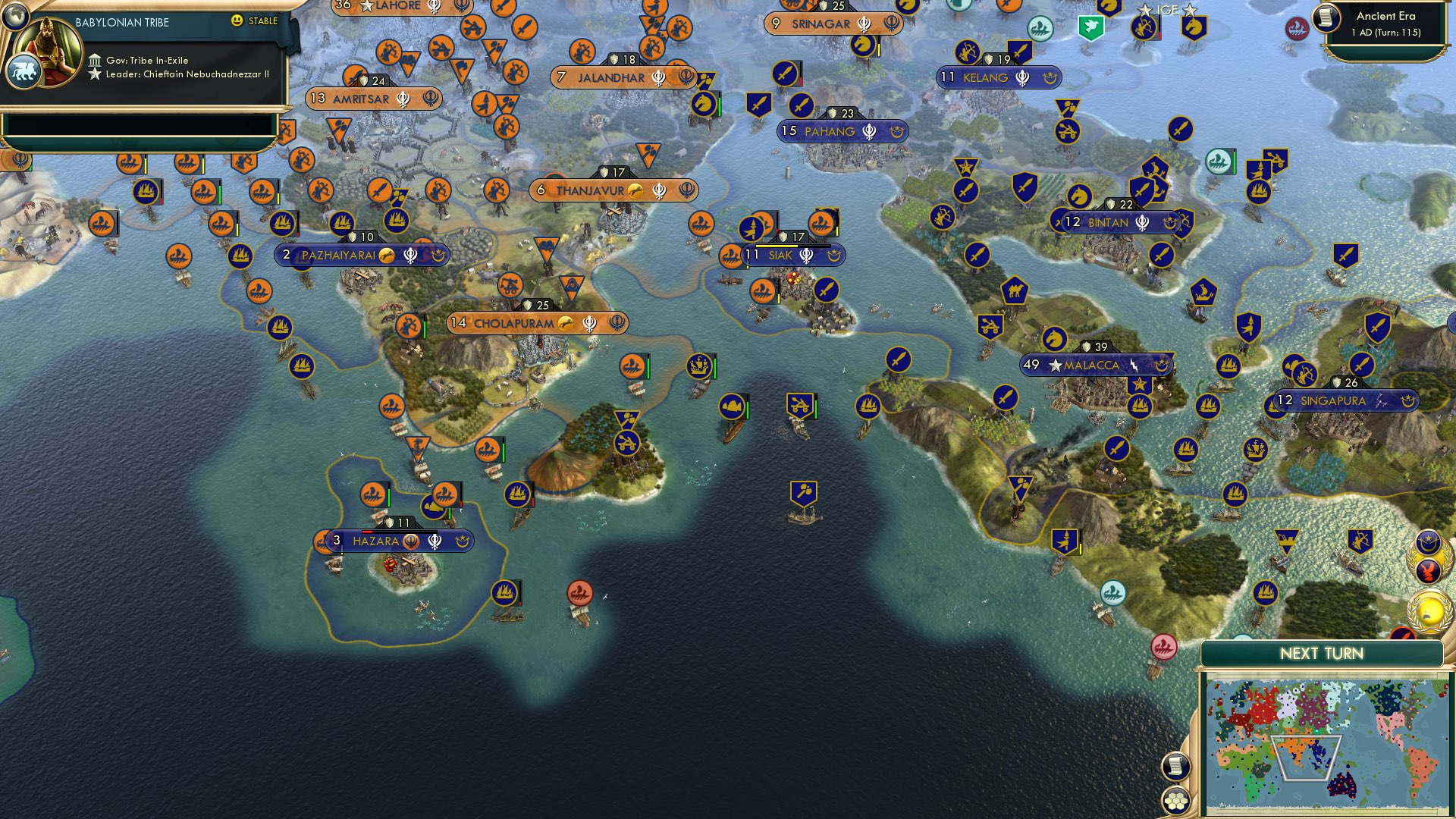Click the Next Turn button
The image size is (1456, 819).
pyautogui.click(x=1323, y=653)
